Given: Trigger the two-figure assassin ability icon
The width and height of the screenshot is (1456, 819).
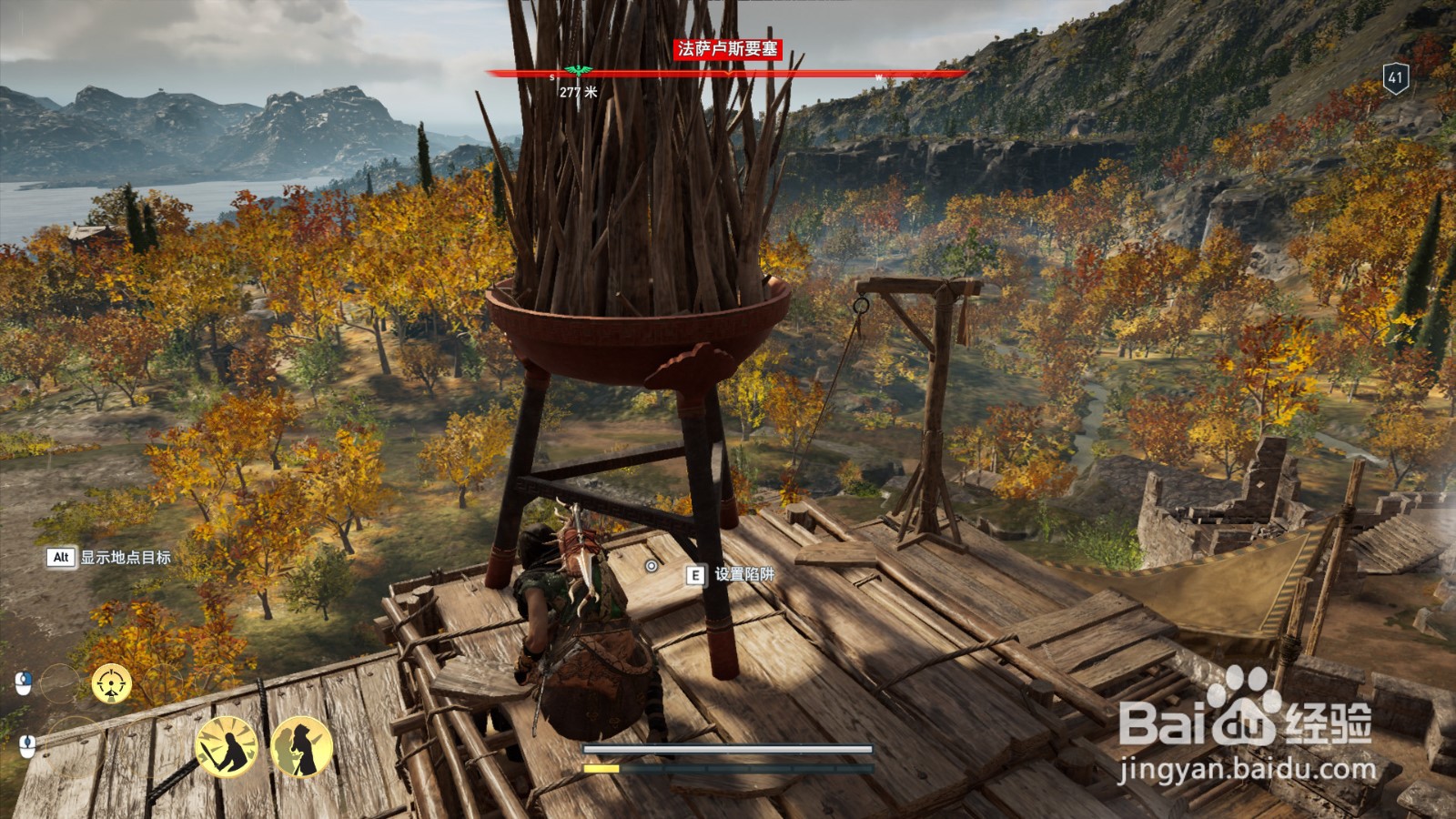Looking at the screenshot, I should tap(301, 747).
